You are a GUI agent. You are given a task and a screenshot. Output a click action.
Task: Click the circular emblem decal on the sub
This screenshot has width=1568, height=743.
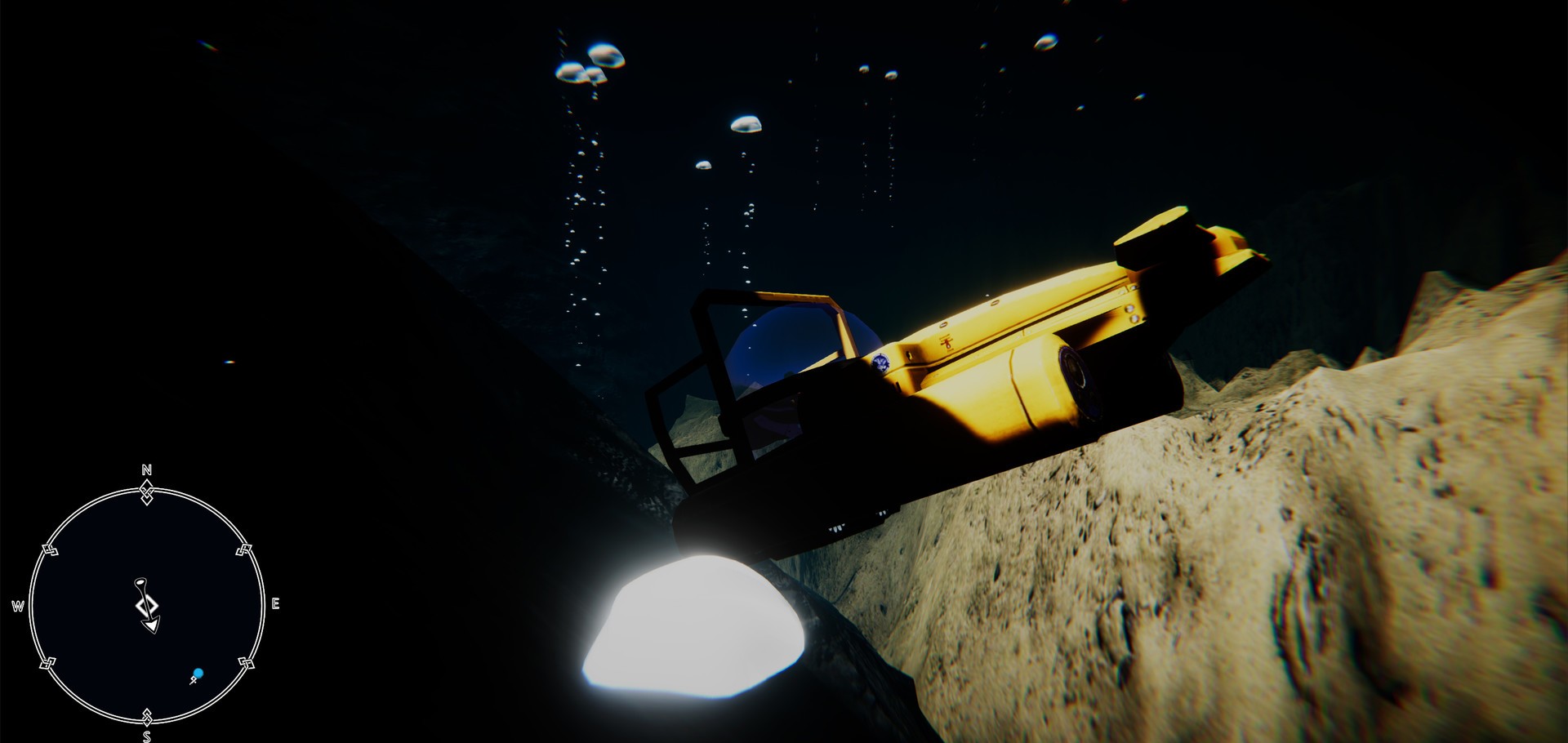tap(881, 363)
